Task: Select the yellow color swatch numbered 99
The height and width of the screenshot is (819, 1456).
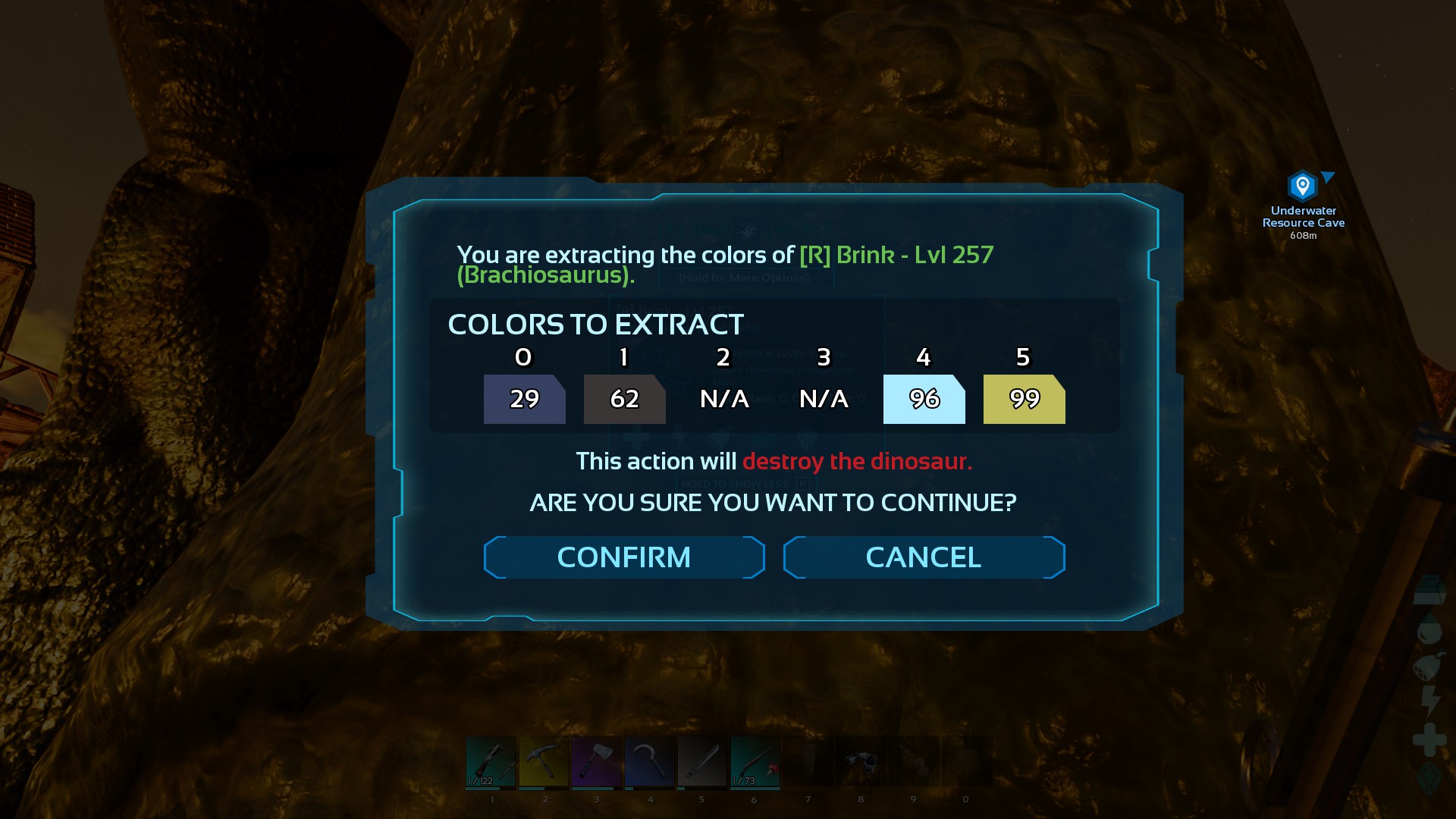Action: (1023, 400)
